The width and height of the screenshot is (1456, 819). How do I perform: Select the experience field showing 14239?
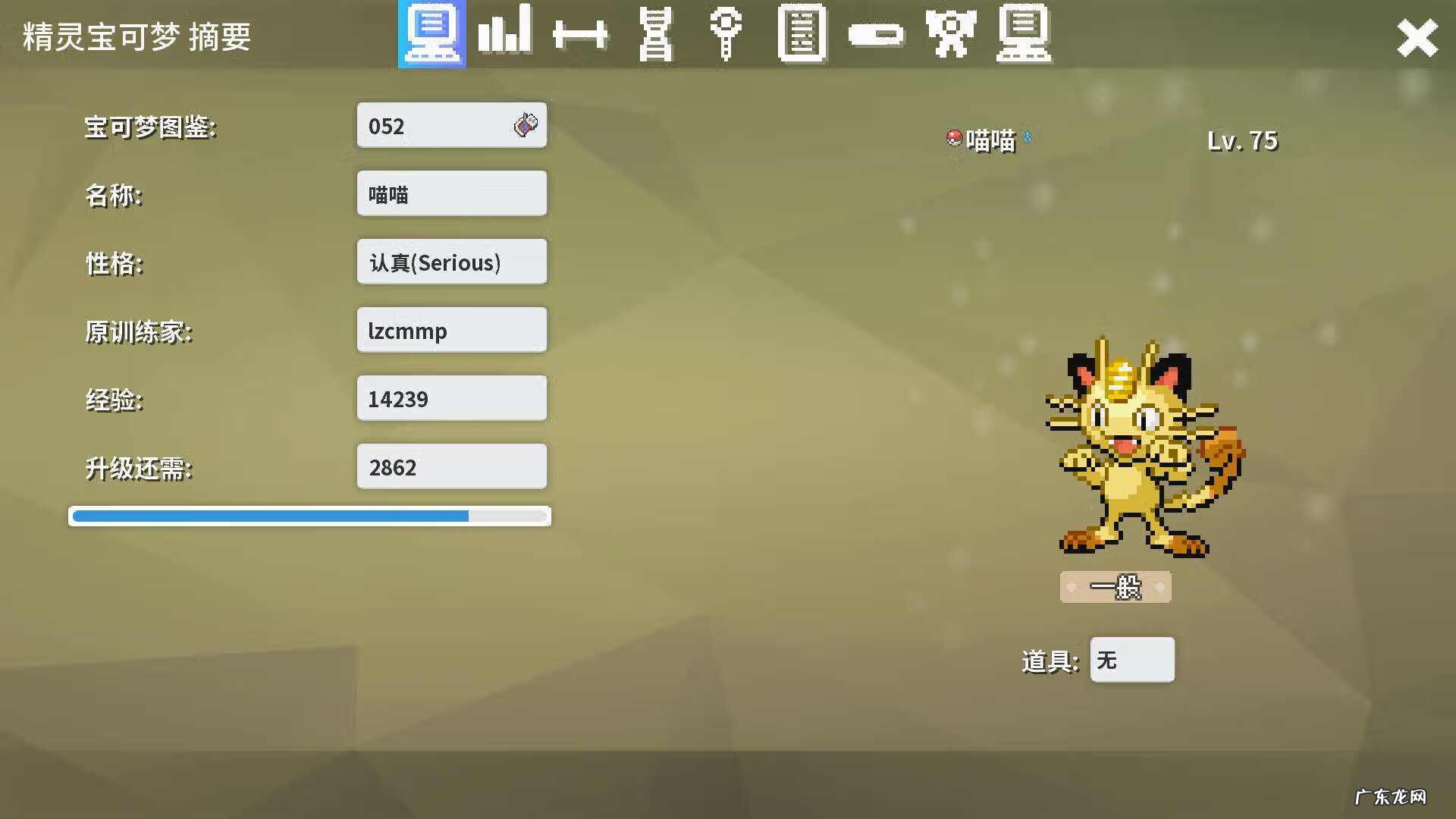pos(451,399)
